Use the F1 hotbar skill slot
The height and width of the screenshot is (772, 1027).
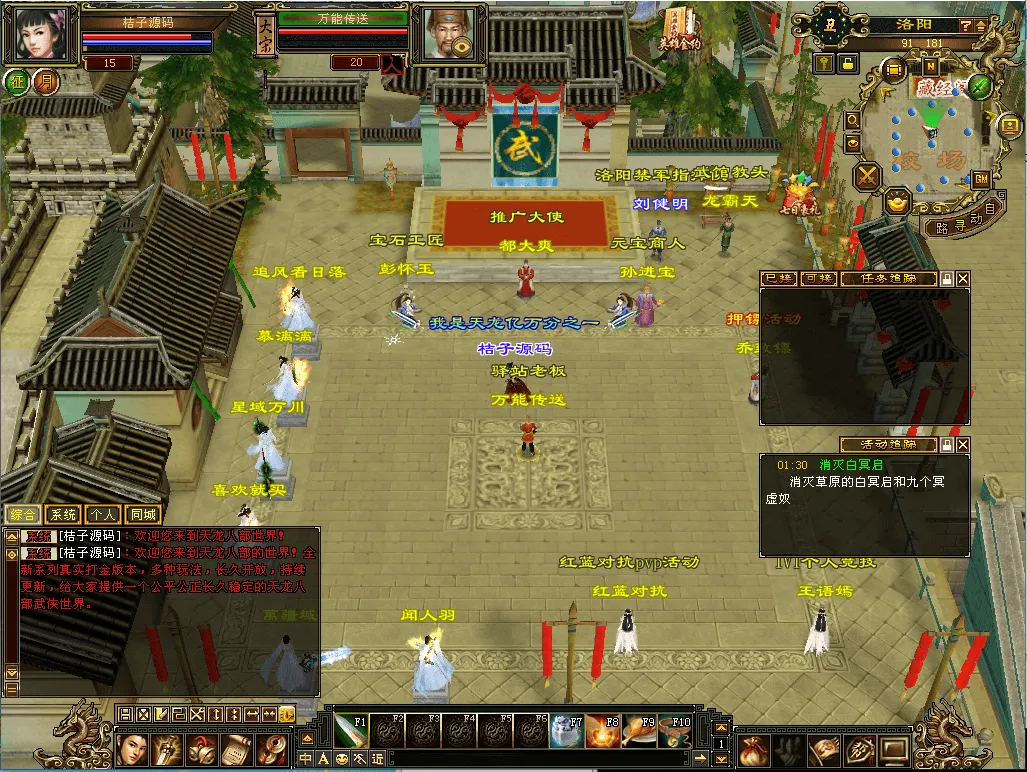pyautogui.click(x=356, y=732)
